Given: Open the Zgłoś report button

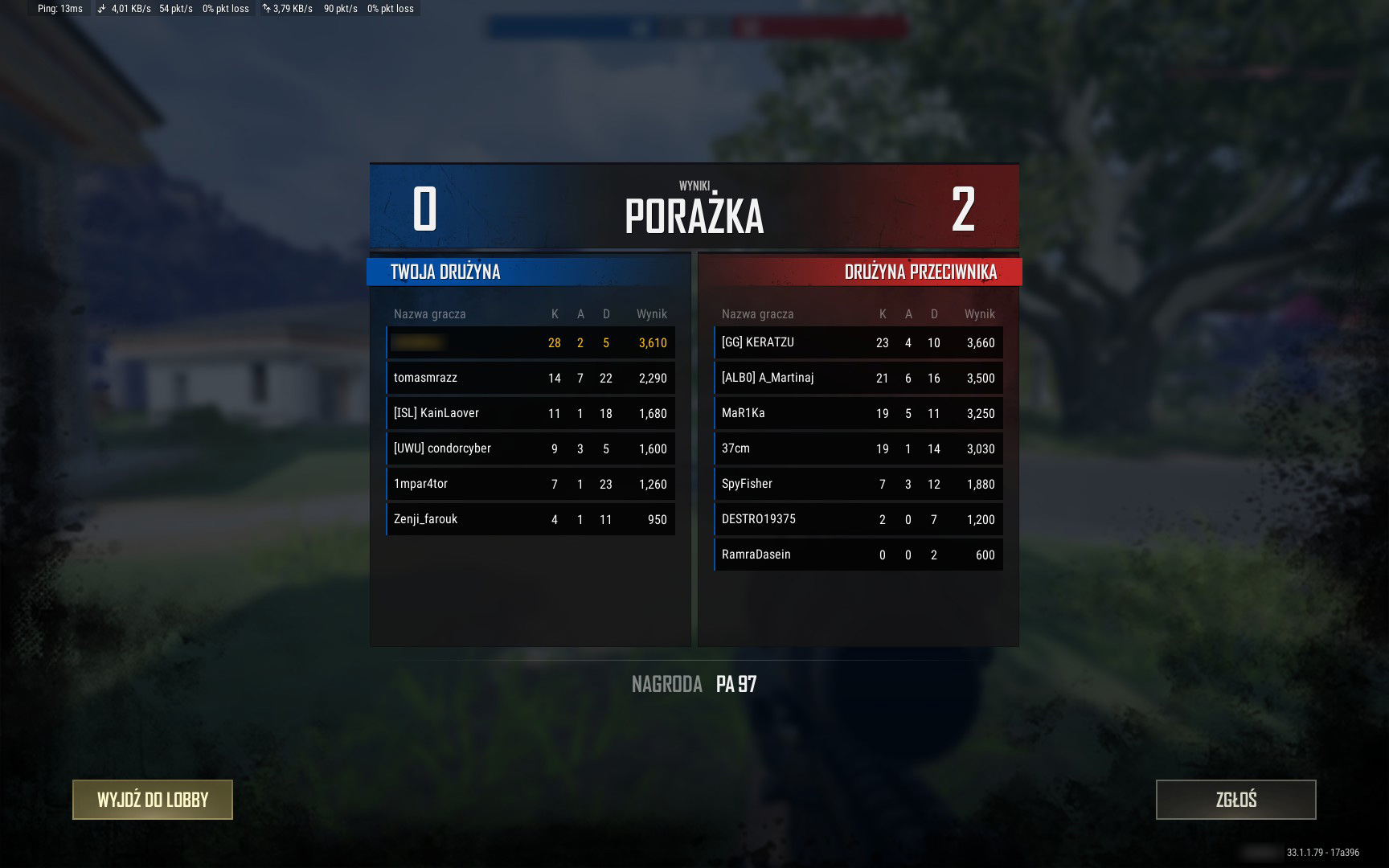Looking at the screenshot, I should coord(1235,800).
